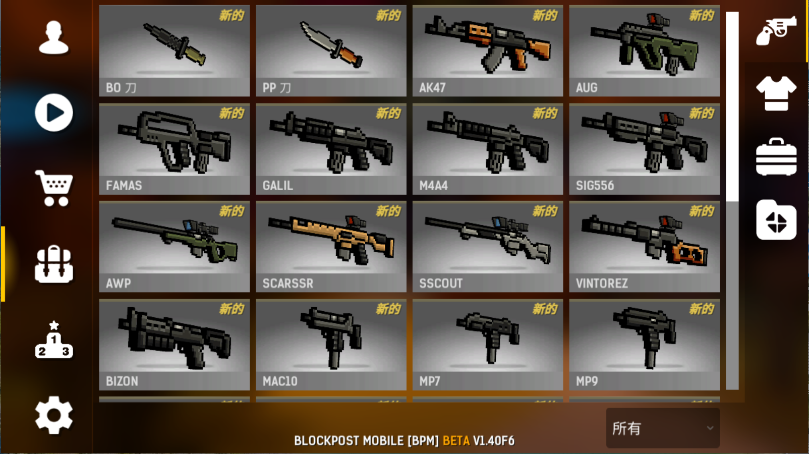
Task: Switch to the shirt clothing tab
Action: pos(776,93)
